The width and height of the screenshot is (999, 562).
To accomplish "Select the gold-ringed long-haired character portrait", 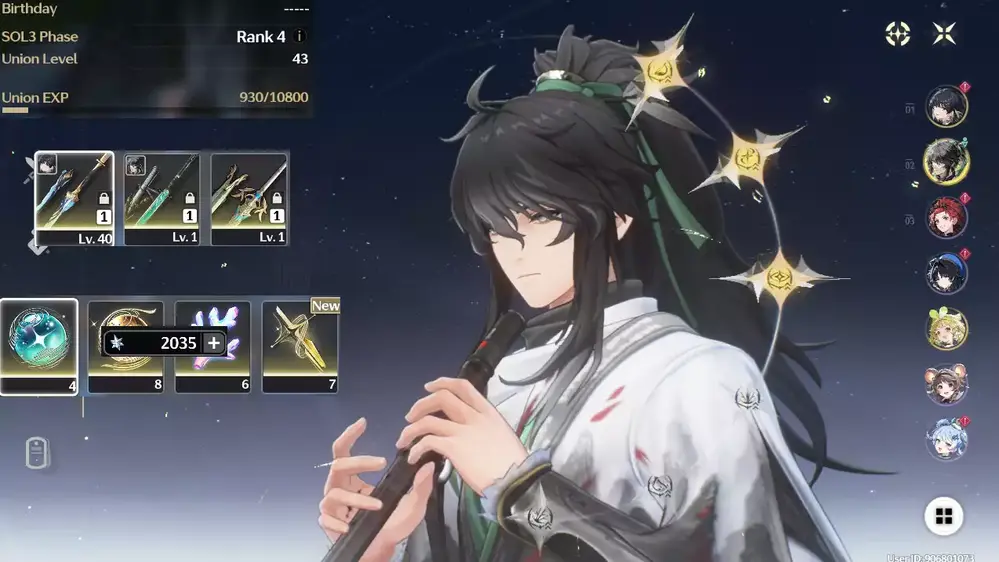I will click(x=946, y=162).
